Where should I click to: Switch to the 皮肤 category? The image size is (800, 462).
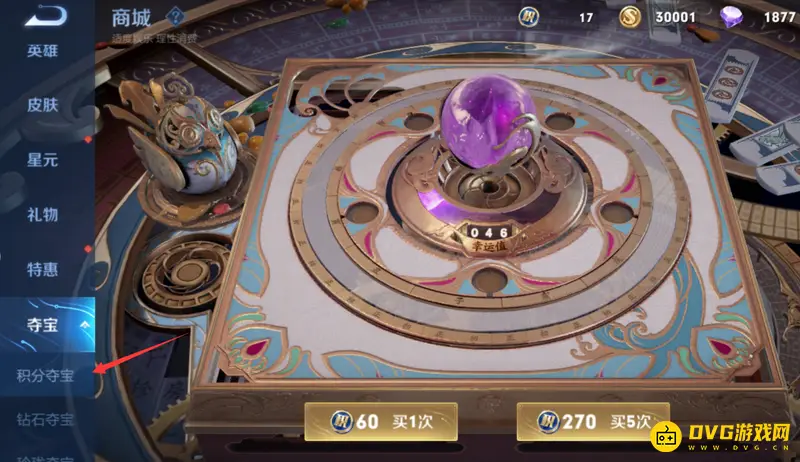[x=43, y=105]
